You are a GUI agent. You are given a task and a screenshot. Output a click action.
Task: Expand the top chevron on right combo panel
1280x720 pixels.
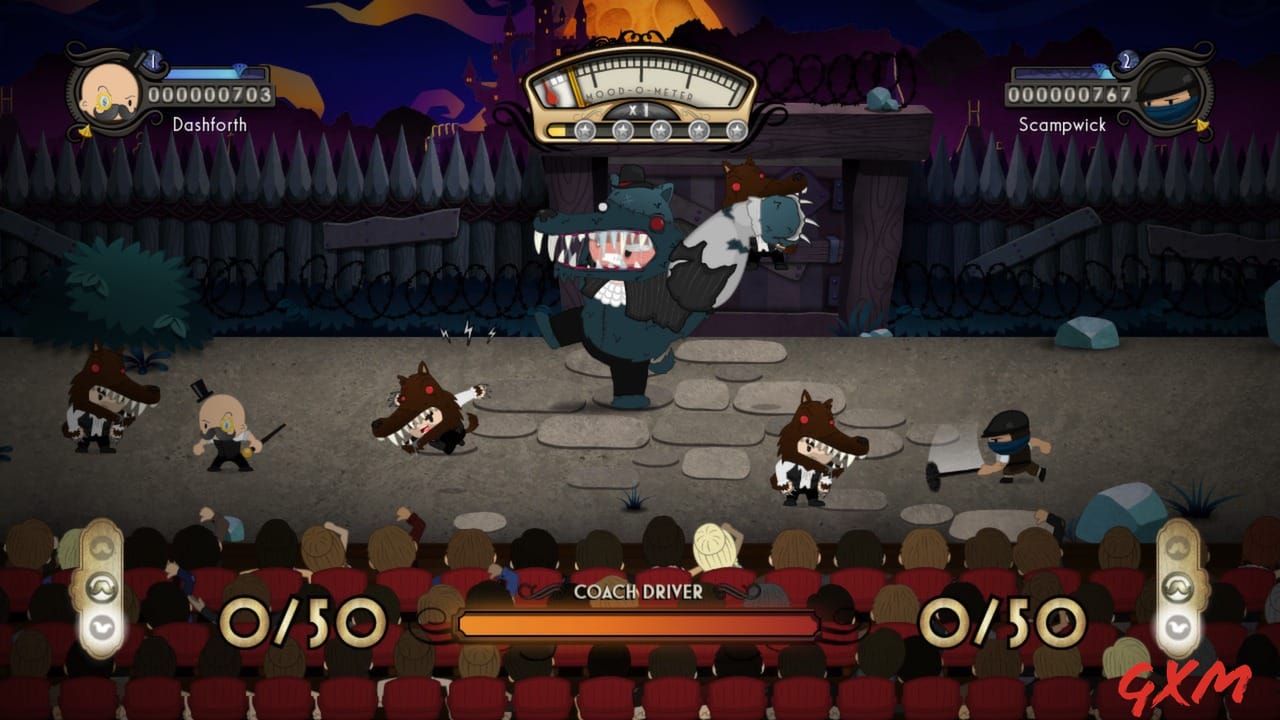[1177, 547]
